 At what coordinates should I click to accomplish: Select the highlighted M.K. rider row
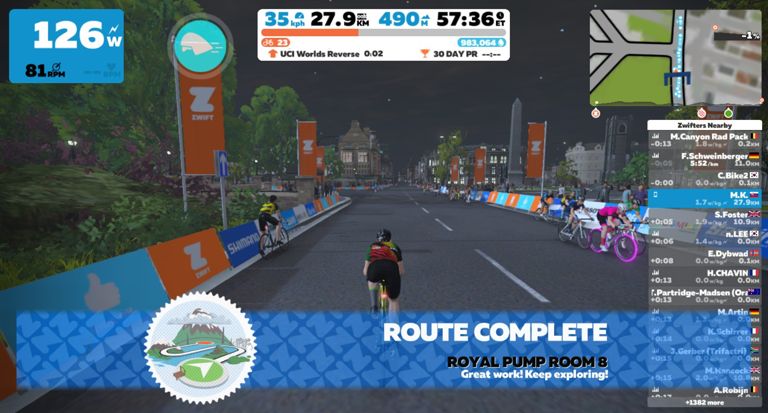[x=705, y=198]
